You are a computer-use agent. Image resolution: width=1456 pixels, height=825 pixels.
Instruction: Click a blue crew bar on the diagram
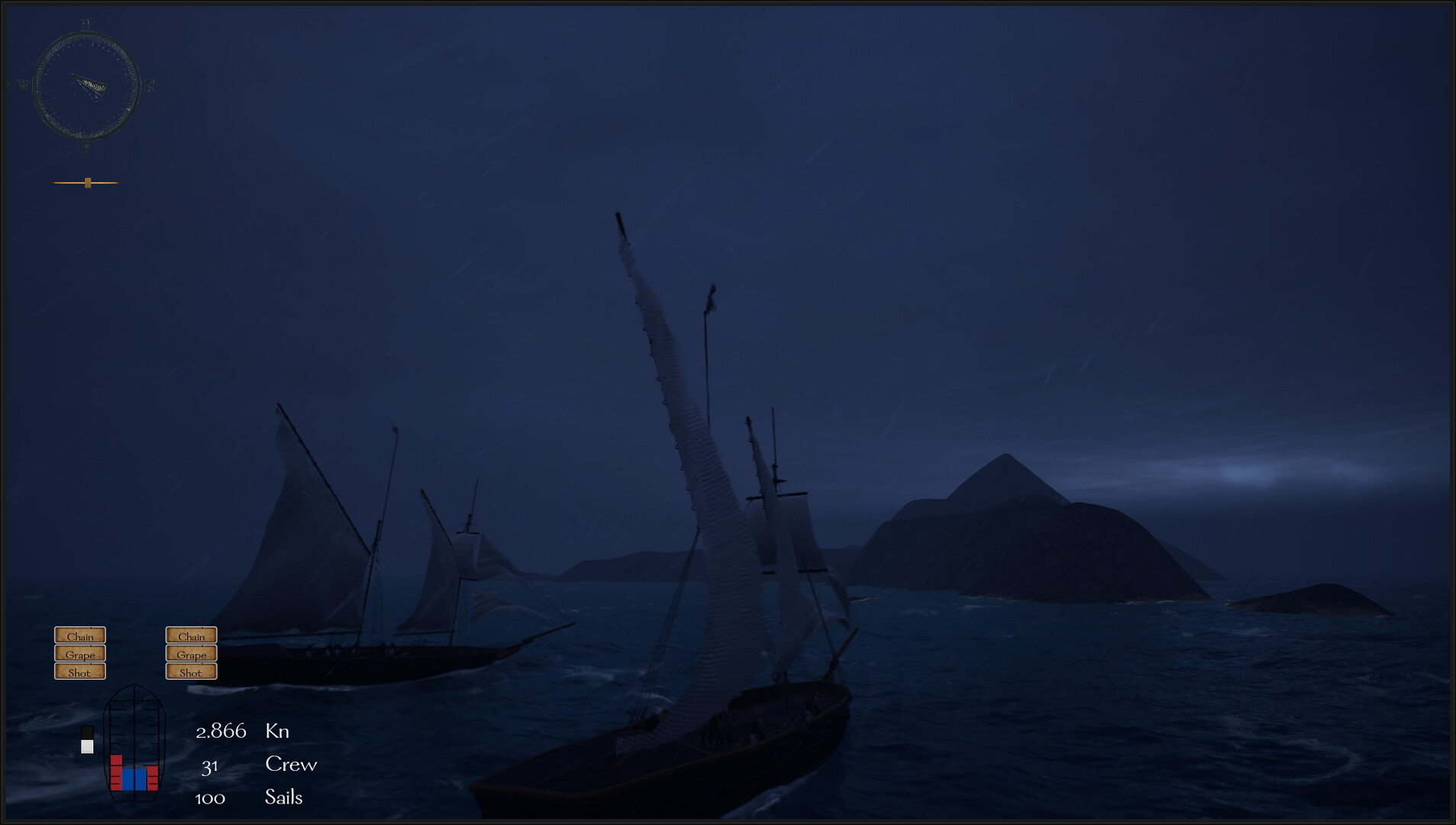click(x=128, y=779)
